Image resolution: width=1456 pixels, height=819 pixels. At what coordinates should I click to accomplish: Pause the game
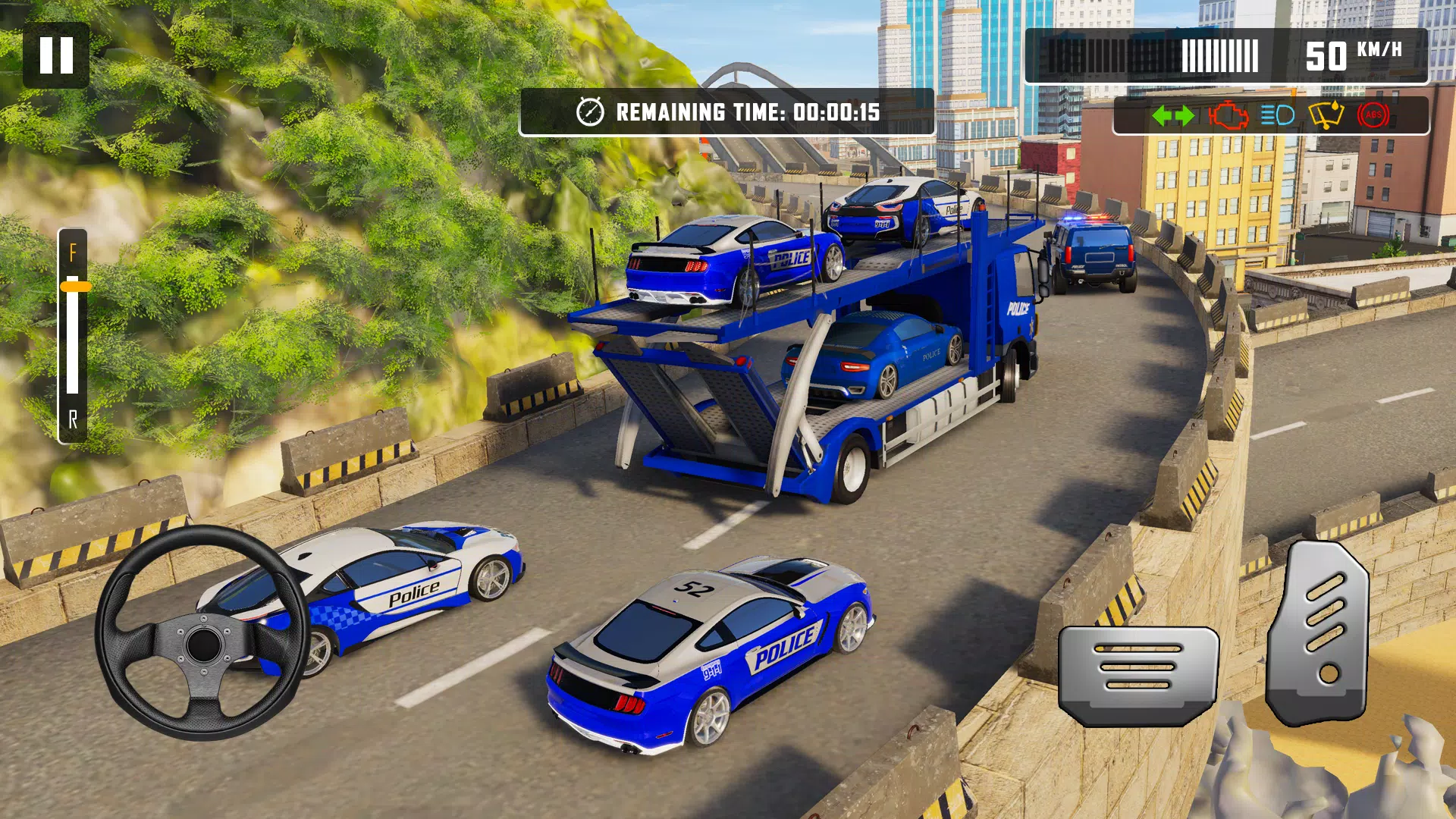(56, 55)
